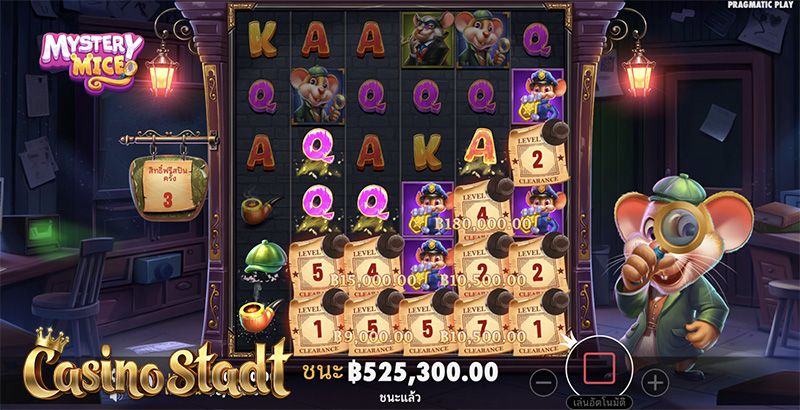Increase the bet with the plus button
Screen dimensions: 800x410
[x=654, y=381]
